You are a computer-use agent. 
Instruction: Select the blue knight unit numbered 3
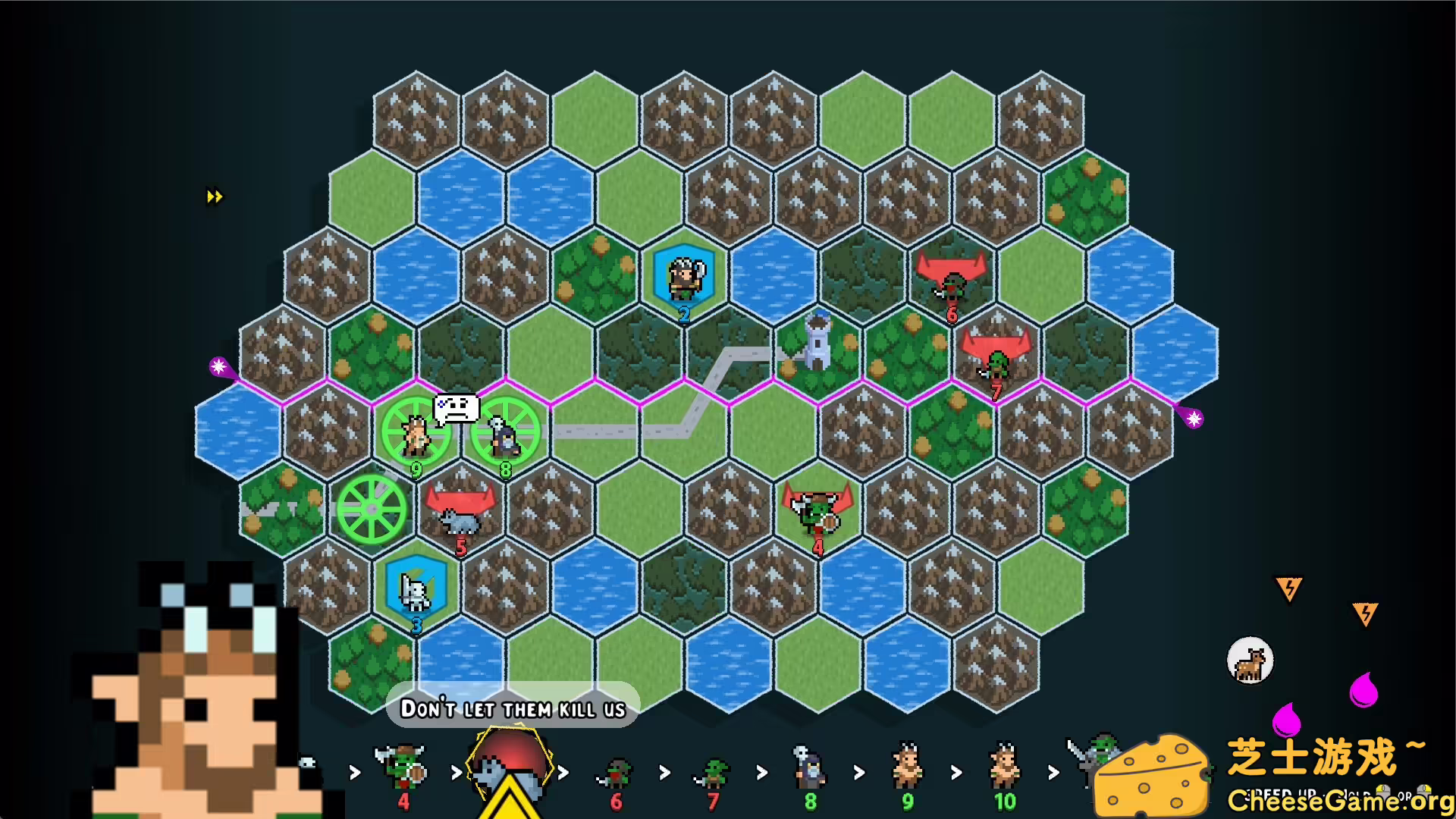[415, 591]
